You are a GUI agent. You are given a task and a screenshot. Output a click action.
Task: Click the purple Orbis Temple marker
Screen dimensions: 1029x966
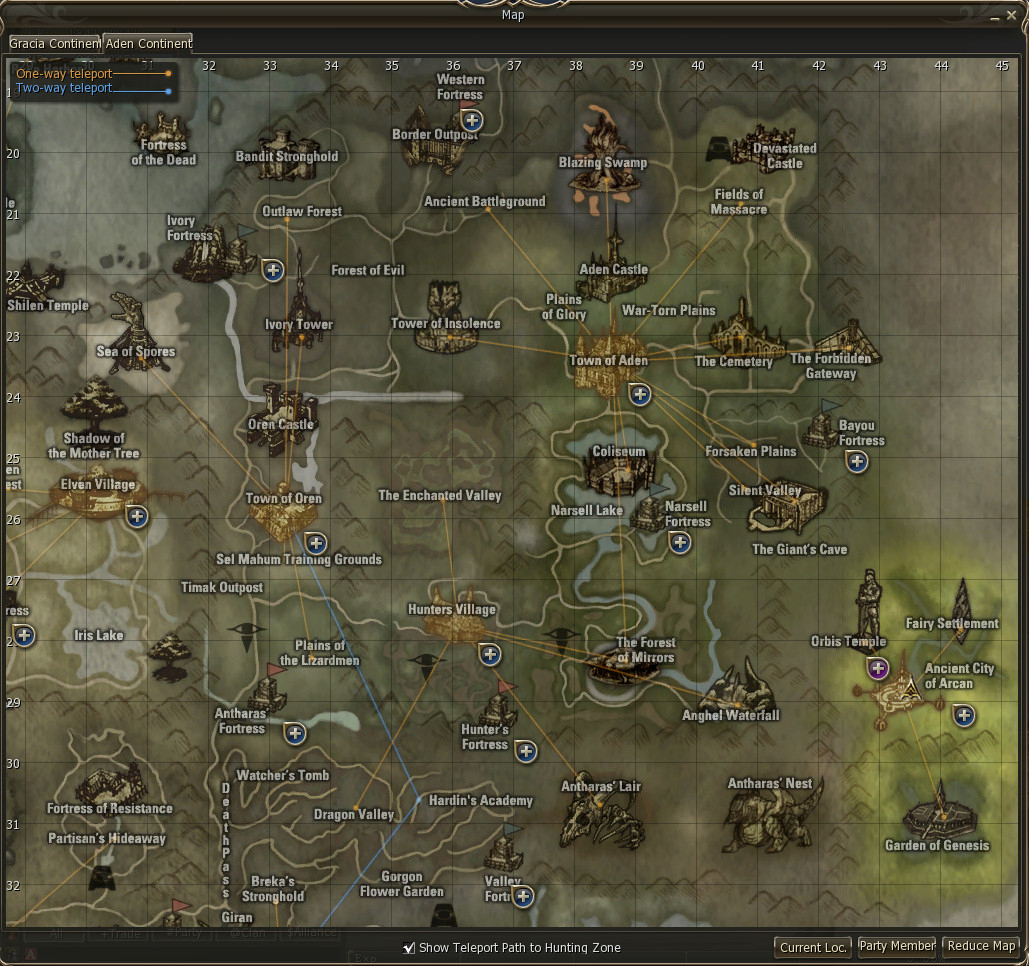pos(878,668)
